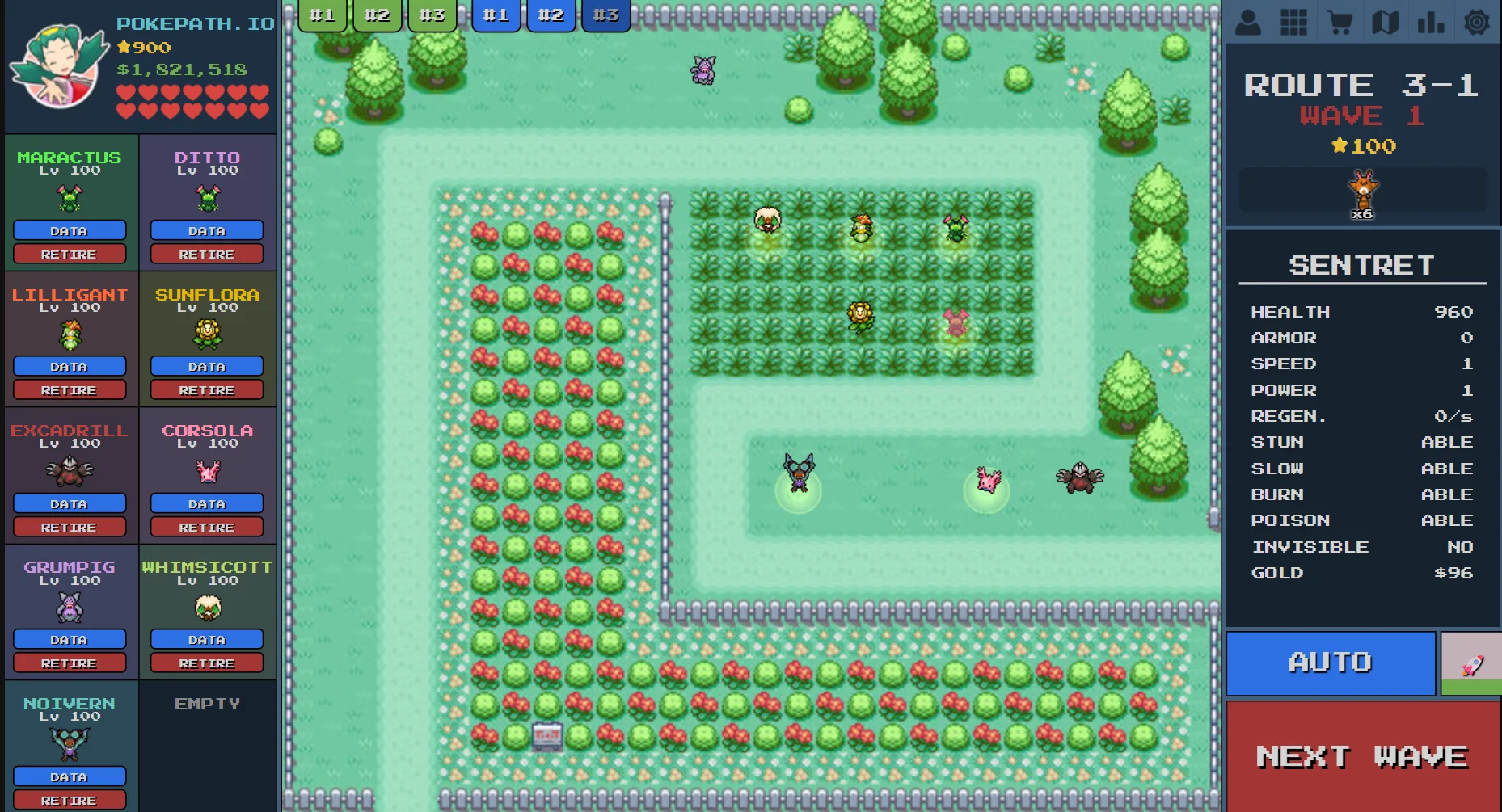View statistics via the bar chart icon
The width and height of the screenshot is (1502, 812).
coord(1432,22)
